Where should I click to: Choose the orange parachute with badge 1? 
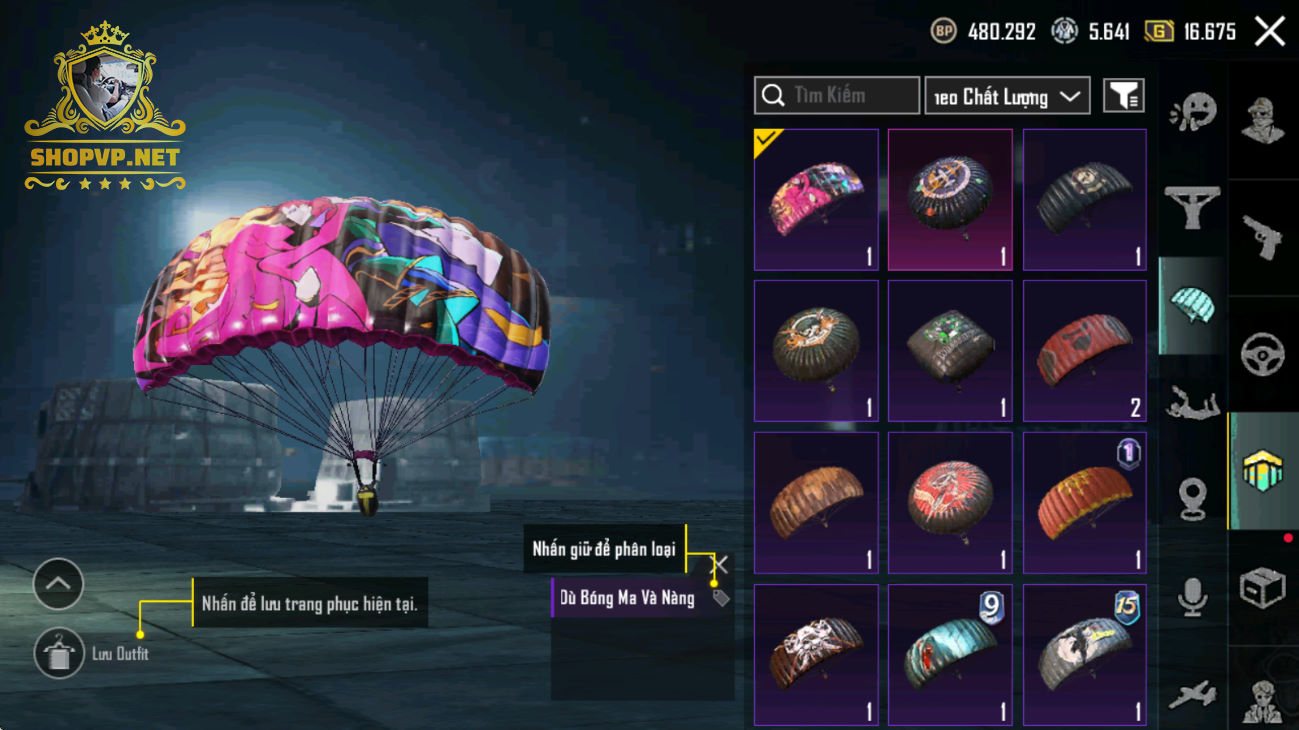click(x=1084, y=502)
